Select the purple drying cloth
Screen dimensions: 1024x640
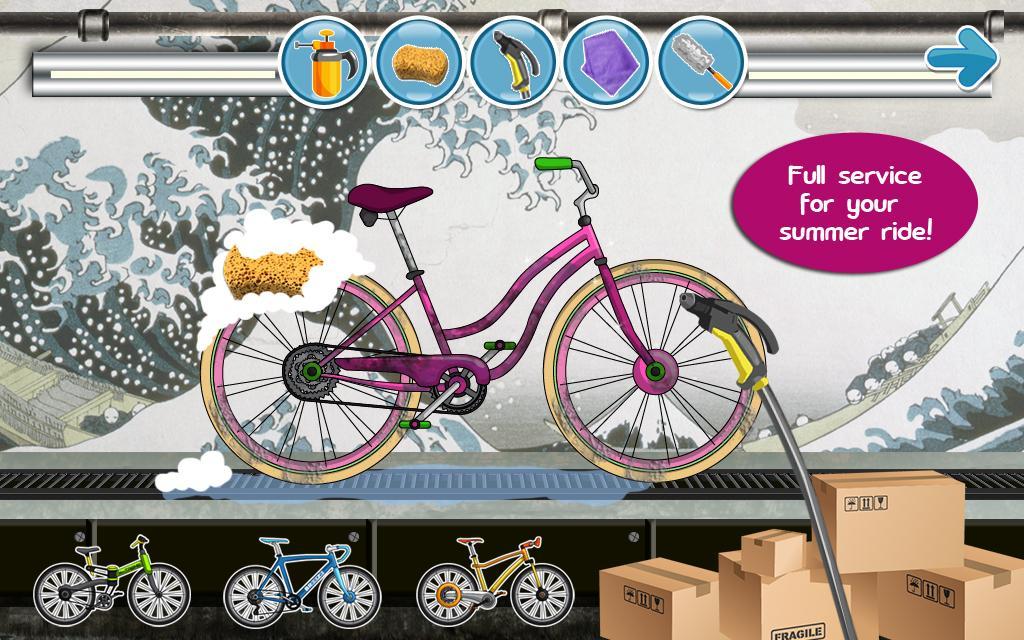606,63
